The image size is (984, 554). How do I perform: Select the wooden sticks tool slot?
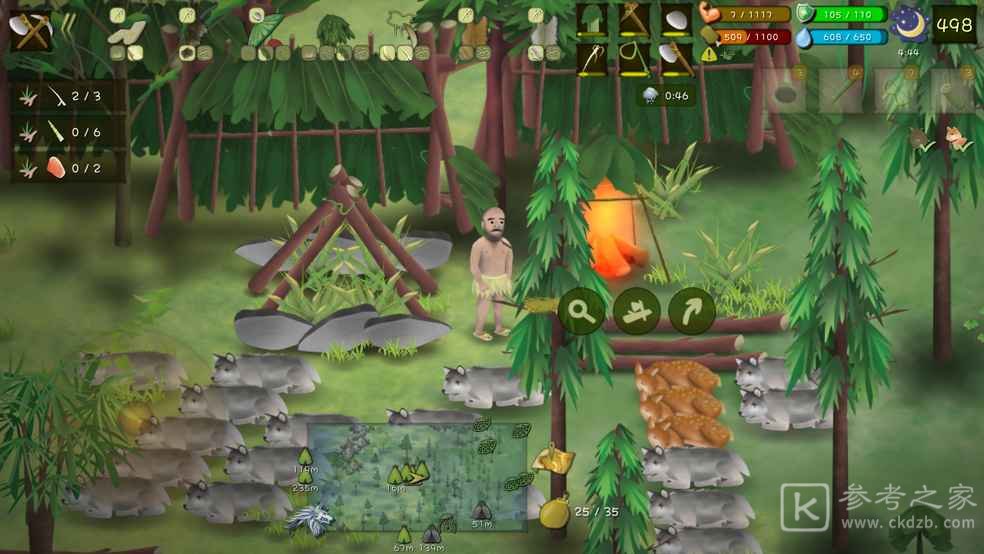[x=633, y=20]
